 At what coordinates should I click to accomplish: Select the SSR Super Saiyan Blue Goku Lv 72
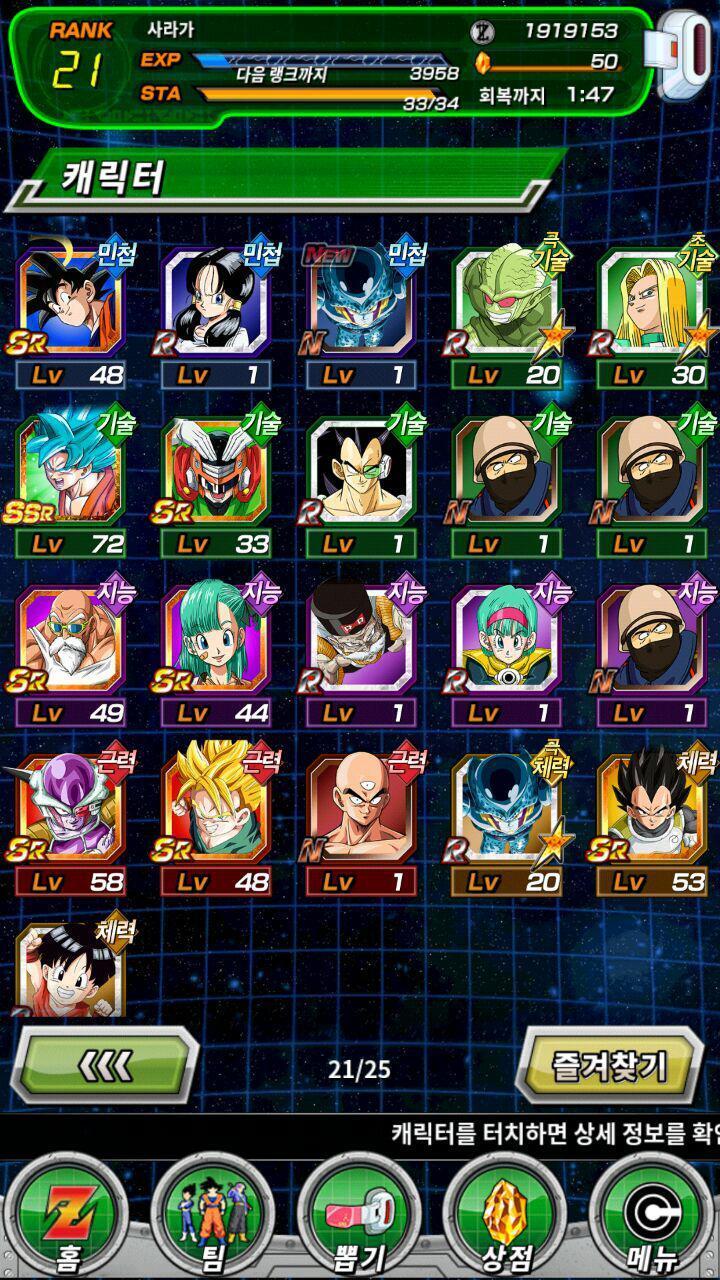(70, 470)
